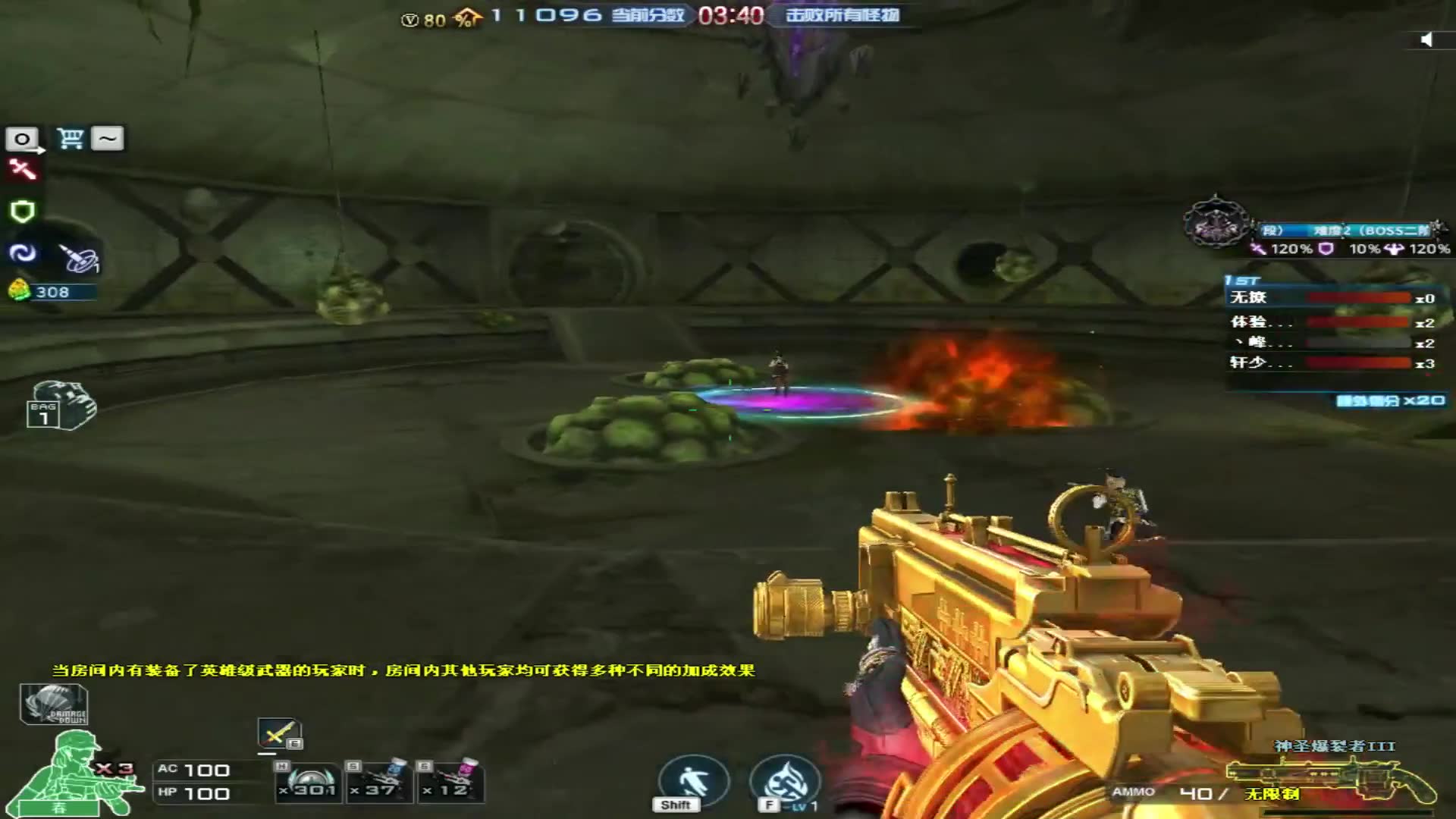
Task: Select the red crossed-swords attack icon
Action: [x=23, y=169]
